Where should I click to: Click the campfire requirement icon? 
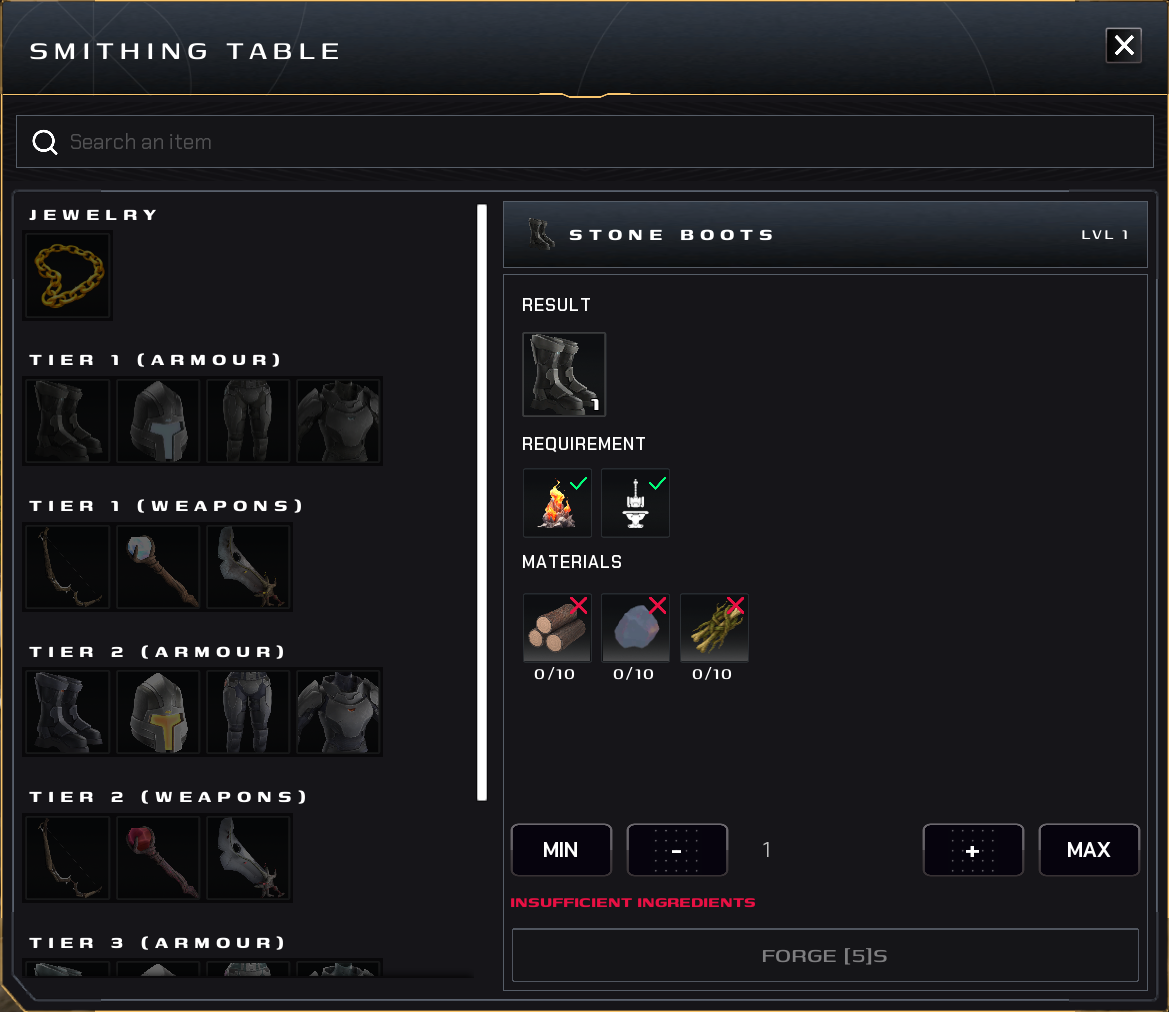(557, 503)
